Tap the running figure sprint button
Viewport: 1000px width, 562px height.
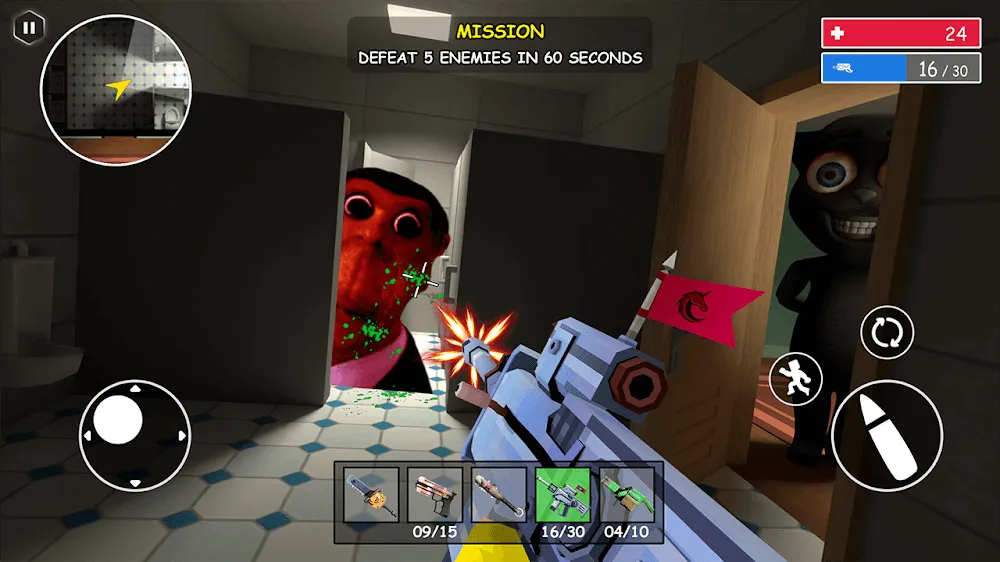point(797,379)
